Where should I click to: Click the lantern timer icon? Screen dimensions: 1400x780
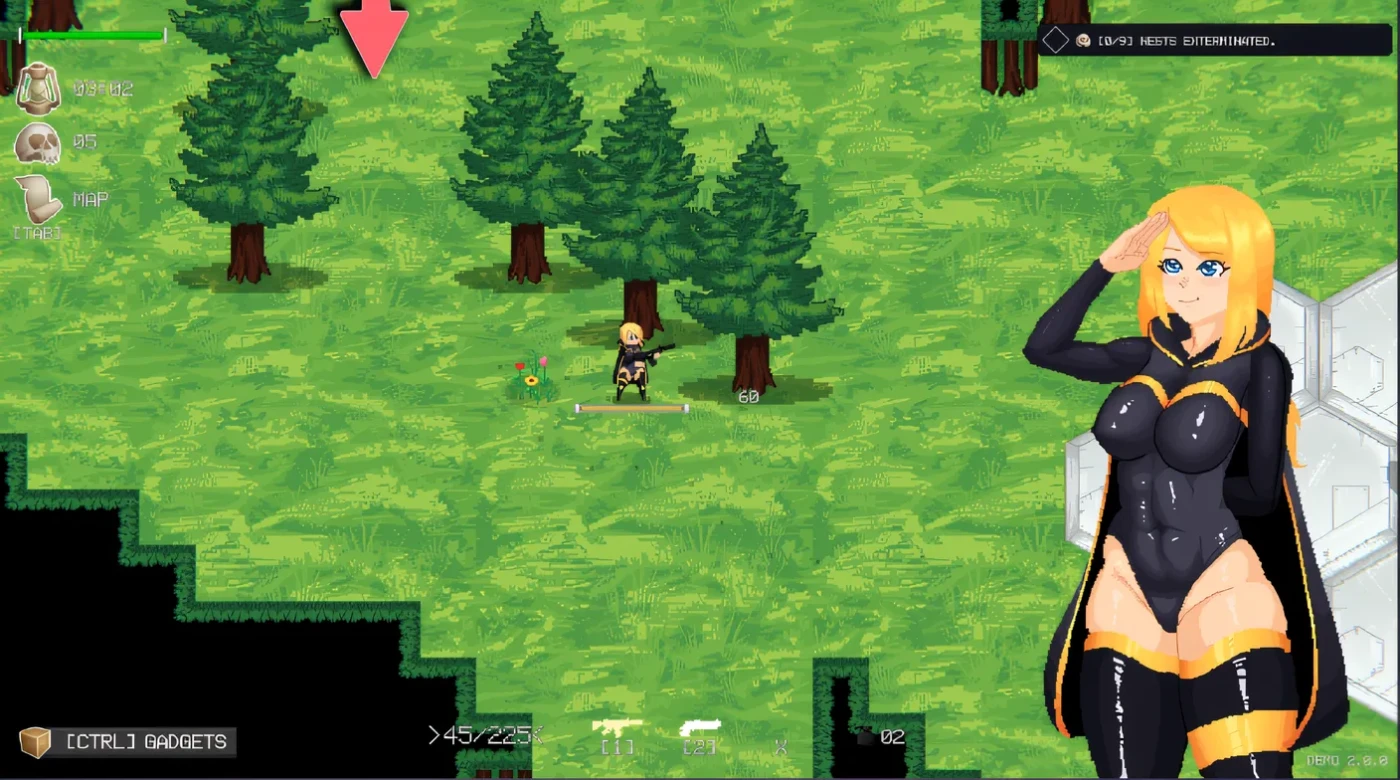click(x=38, y=88)
